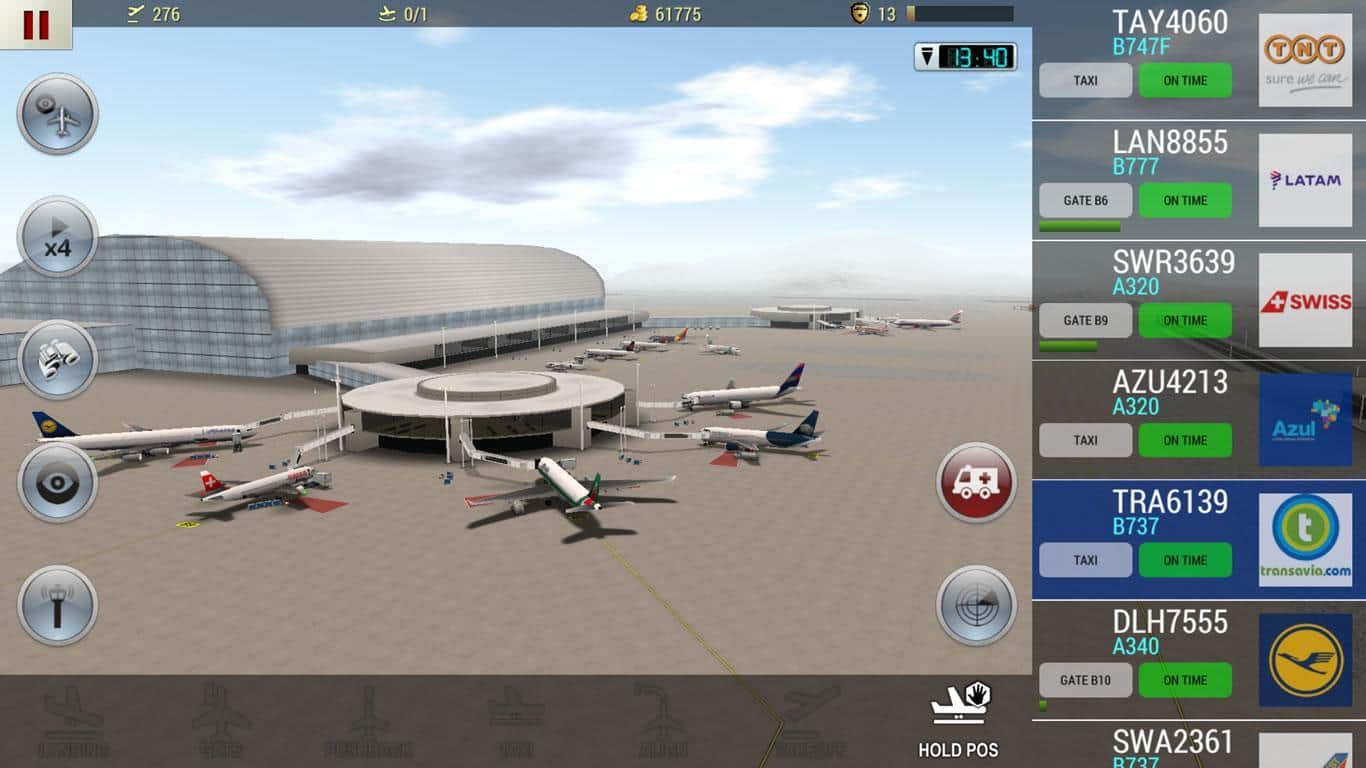Trigger the emergency ambulance alert
The width and height of the screenshot is (1366, 768).
[x=974, y=485]
